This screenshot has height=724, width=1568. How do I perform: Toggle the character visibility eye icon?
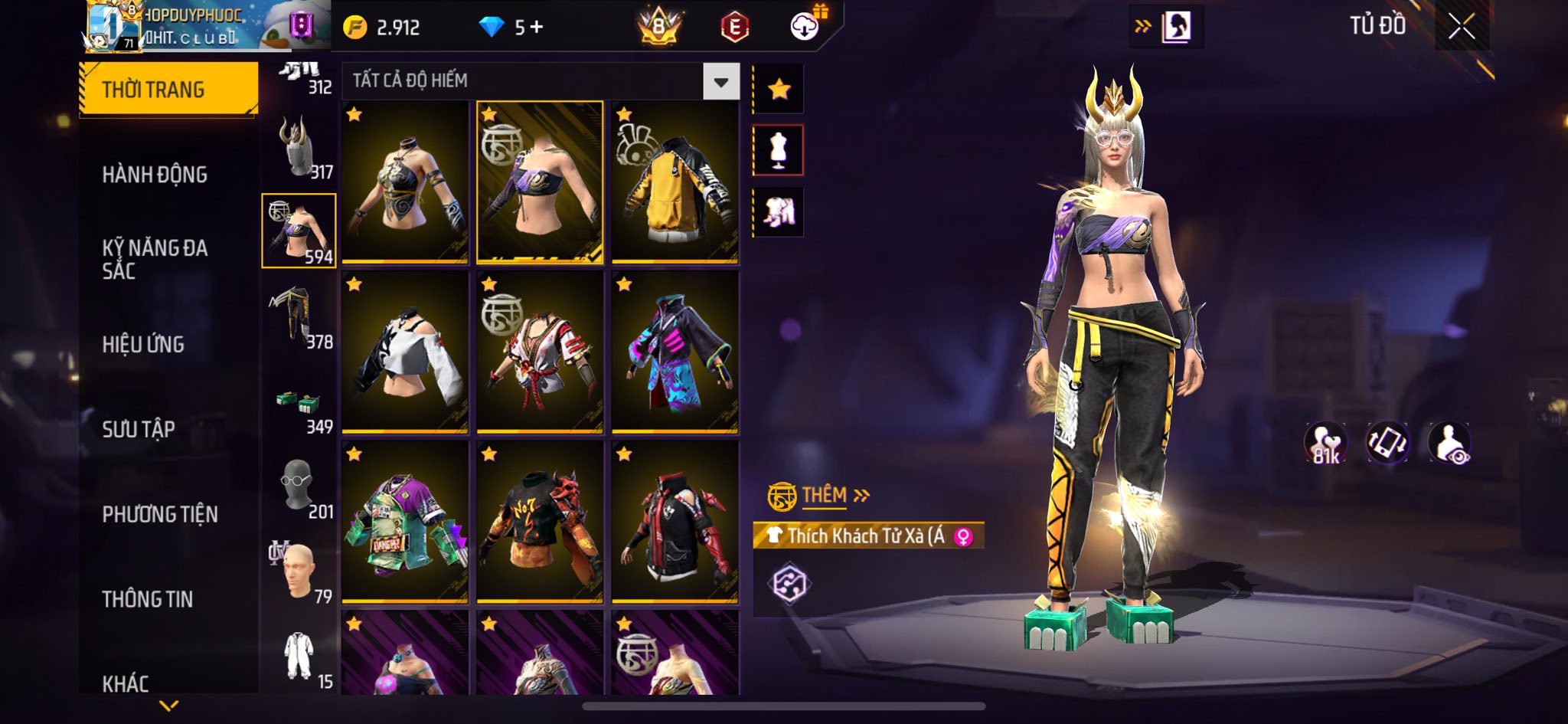pyautogui.click(x=1449, y=444)
